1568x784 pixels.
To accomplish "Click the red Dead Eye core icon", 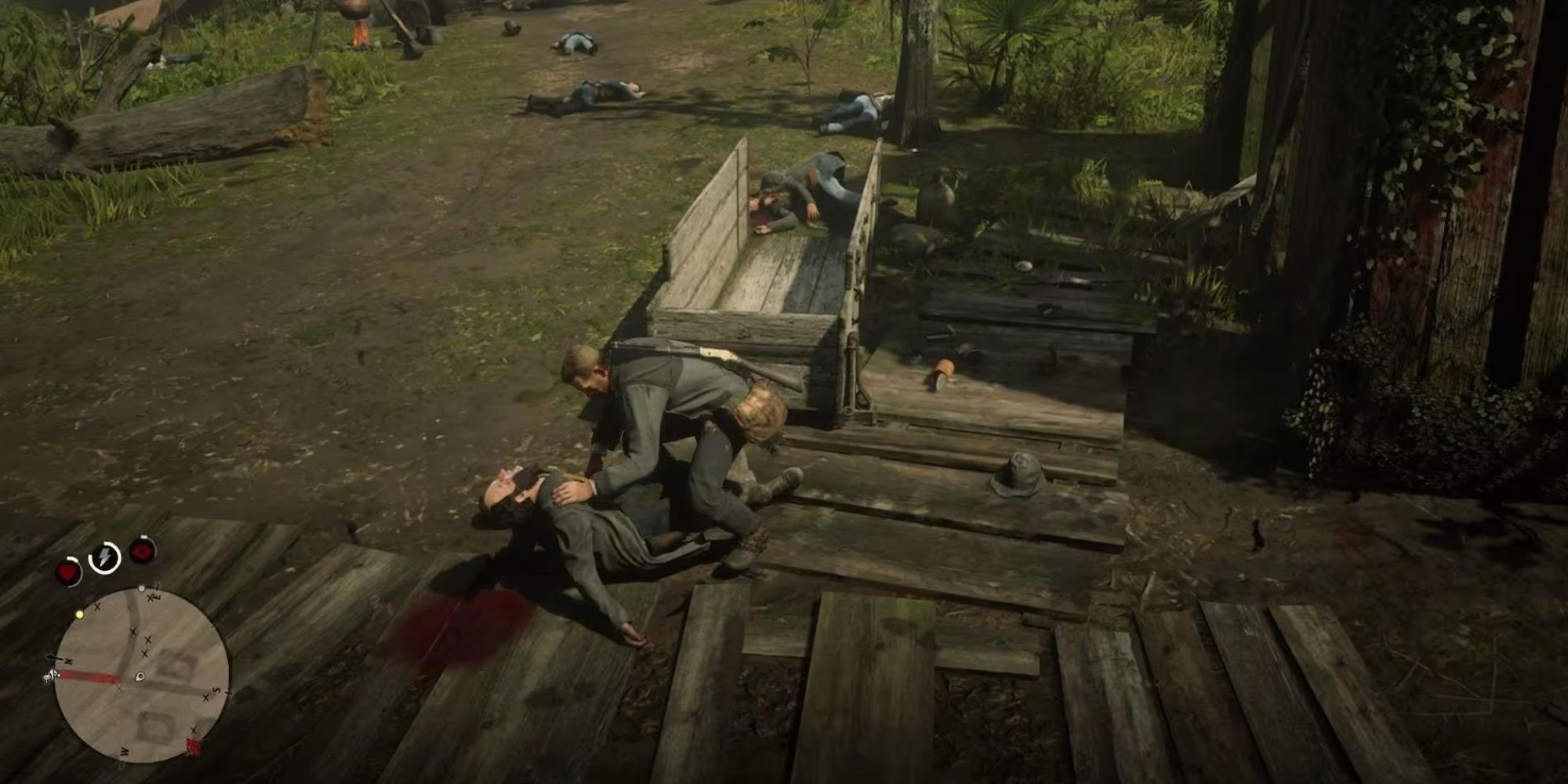I will pos(142,550).
